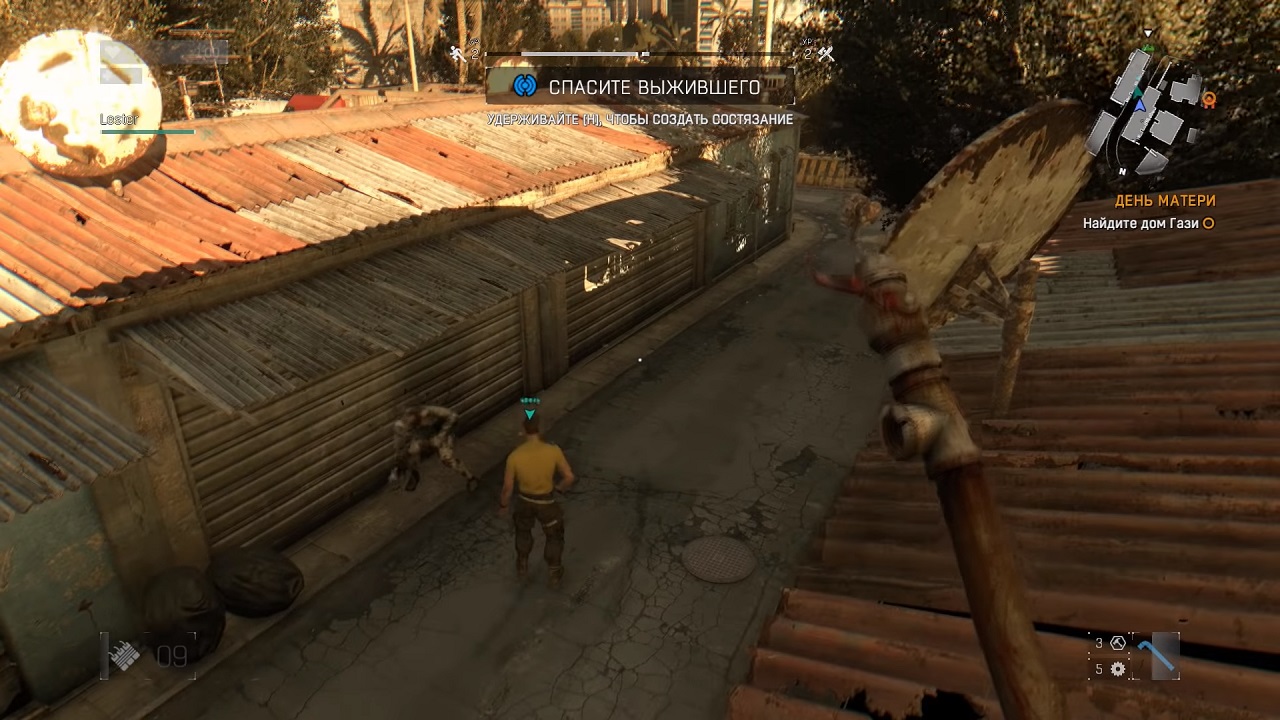Select the blue pipe weapon slot
The image size is (1280, 720).
pos(1160,655)
